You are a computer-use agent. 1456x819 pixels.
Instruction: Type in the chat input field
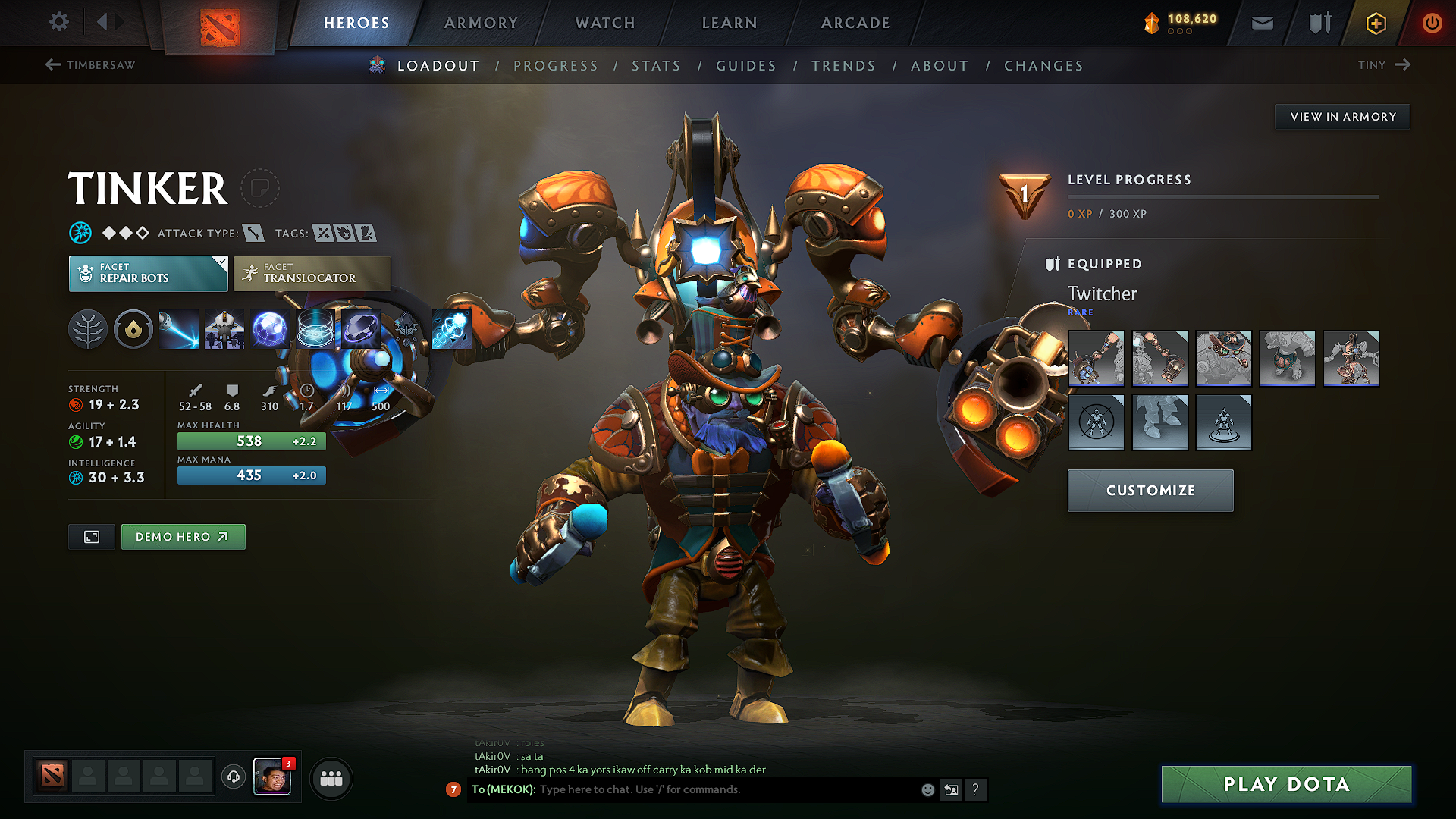click(x=682, y=789)
